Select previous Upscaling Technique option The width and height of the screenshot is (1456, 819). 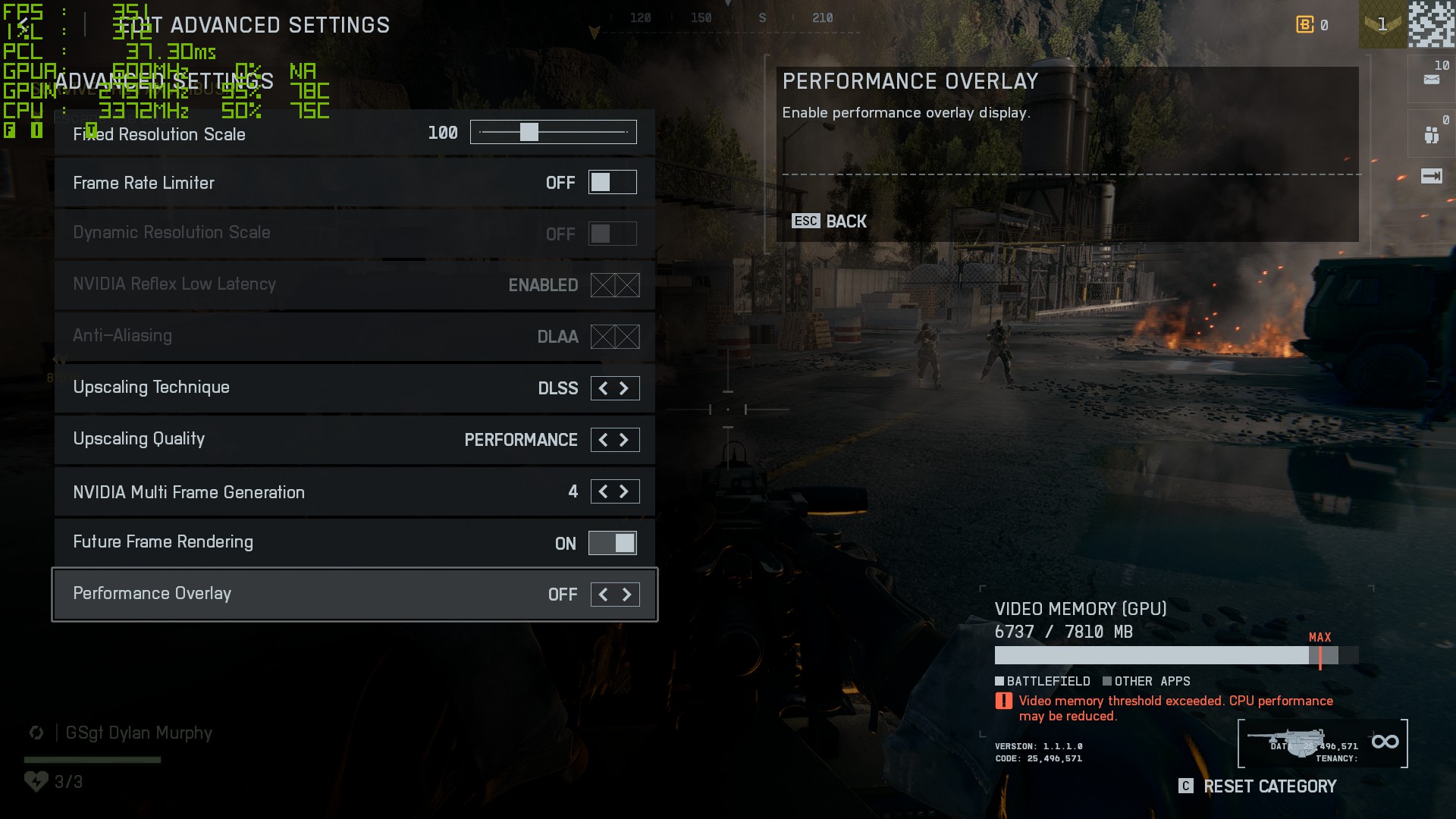coord(603,388)
